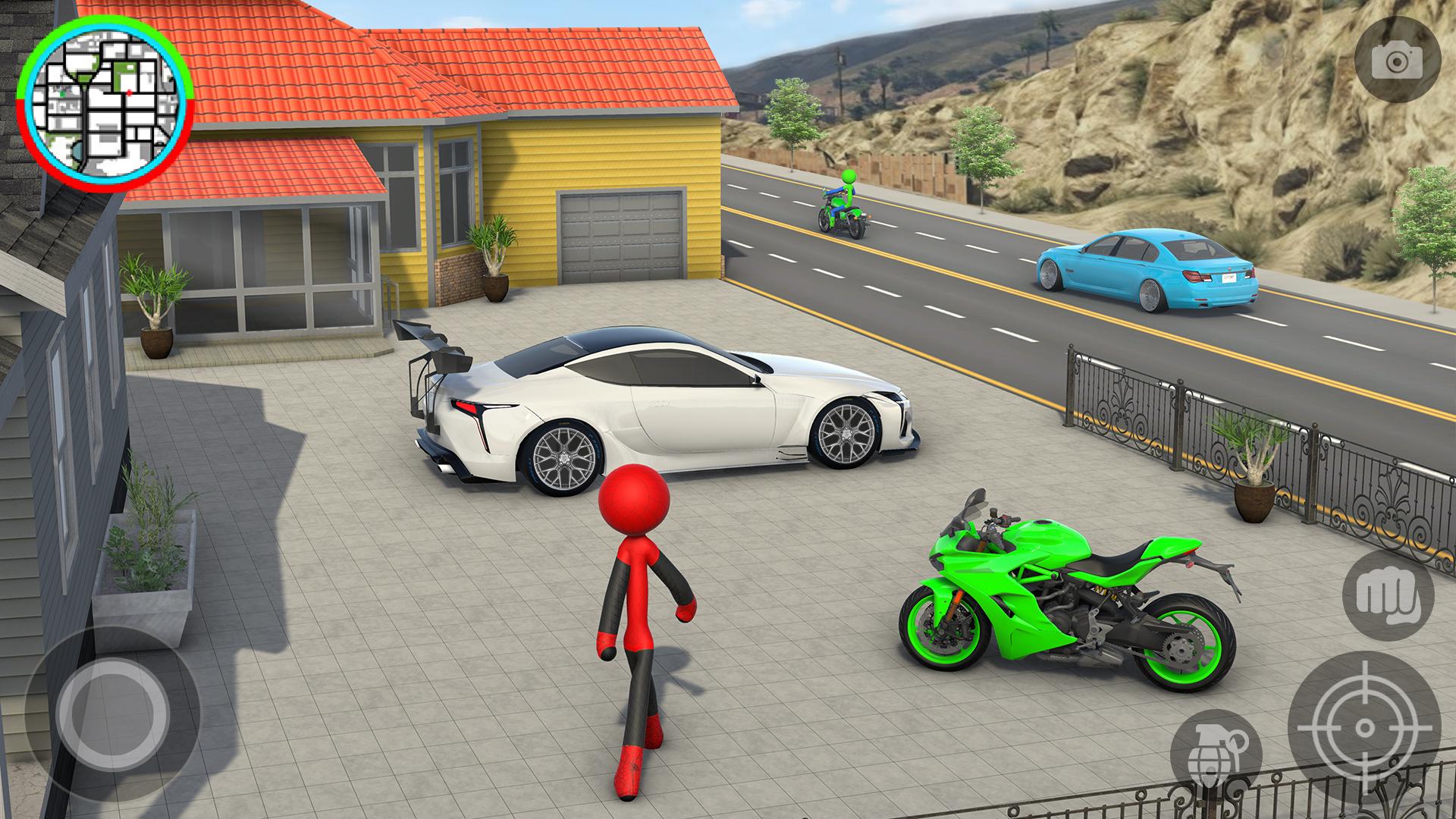1456x819 pixels.
Task: Tap the camera view button
Action: point(1398,60)
